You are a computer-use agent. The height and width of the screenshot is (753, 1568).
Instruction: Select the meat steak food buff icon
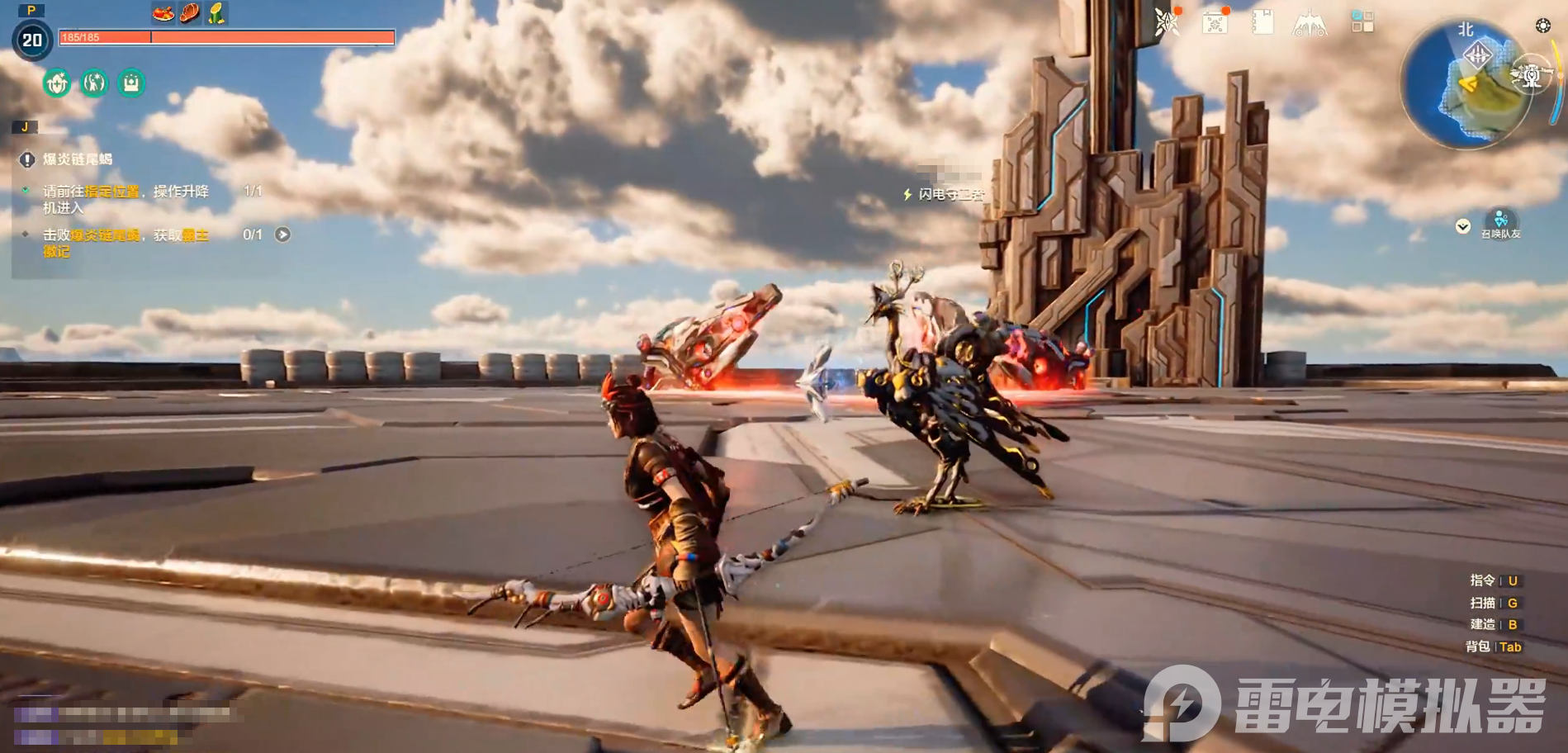[x=190, y=13]
